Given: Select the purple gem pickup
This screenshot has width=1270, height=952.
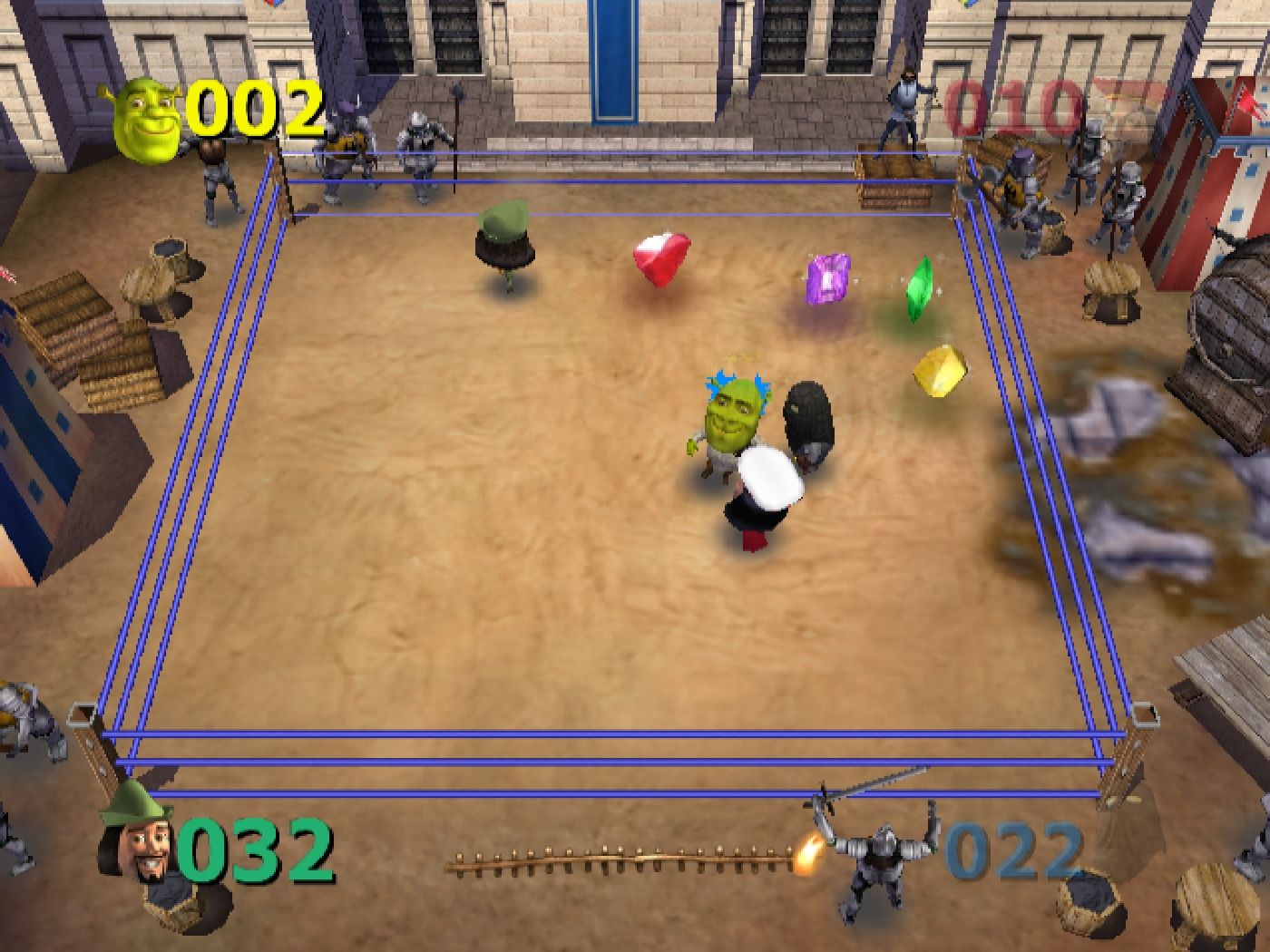Looking at the screenshot, I should [x=824, y=279].
